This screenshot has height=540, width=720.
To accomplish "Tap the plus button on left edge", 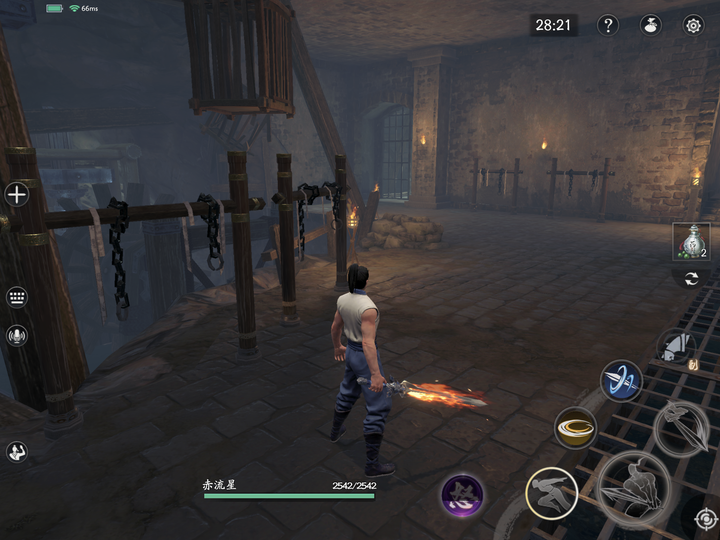I will click(x=17, y=194).
